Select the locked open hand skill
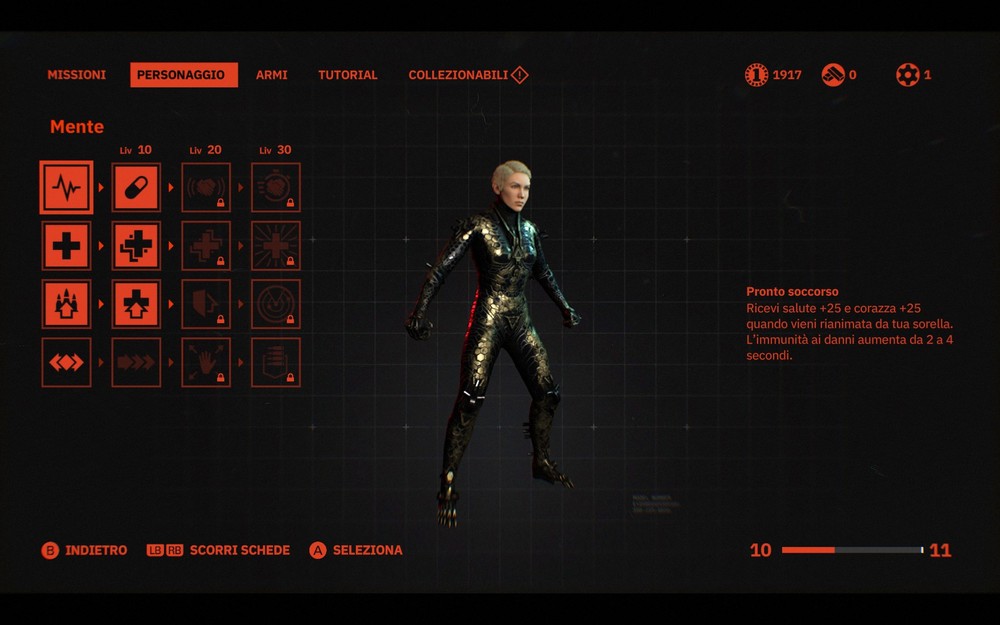Viewport: 1000px width, 625px height. pyautogui.click(x=206, y=362)
